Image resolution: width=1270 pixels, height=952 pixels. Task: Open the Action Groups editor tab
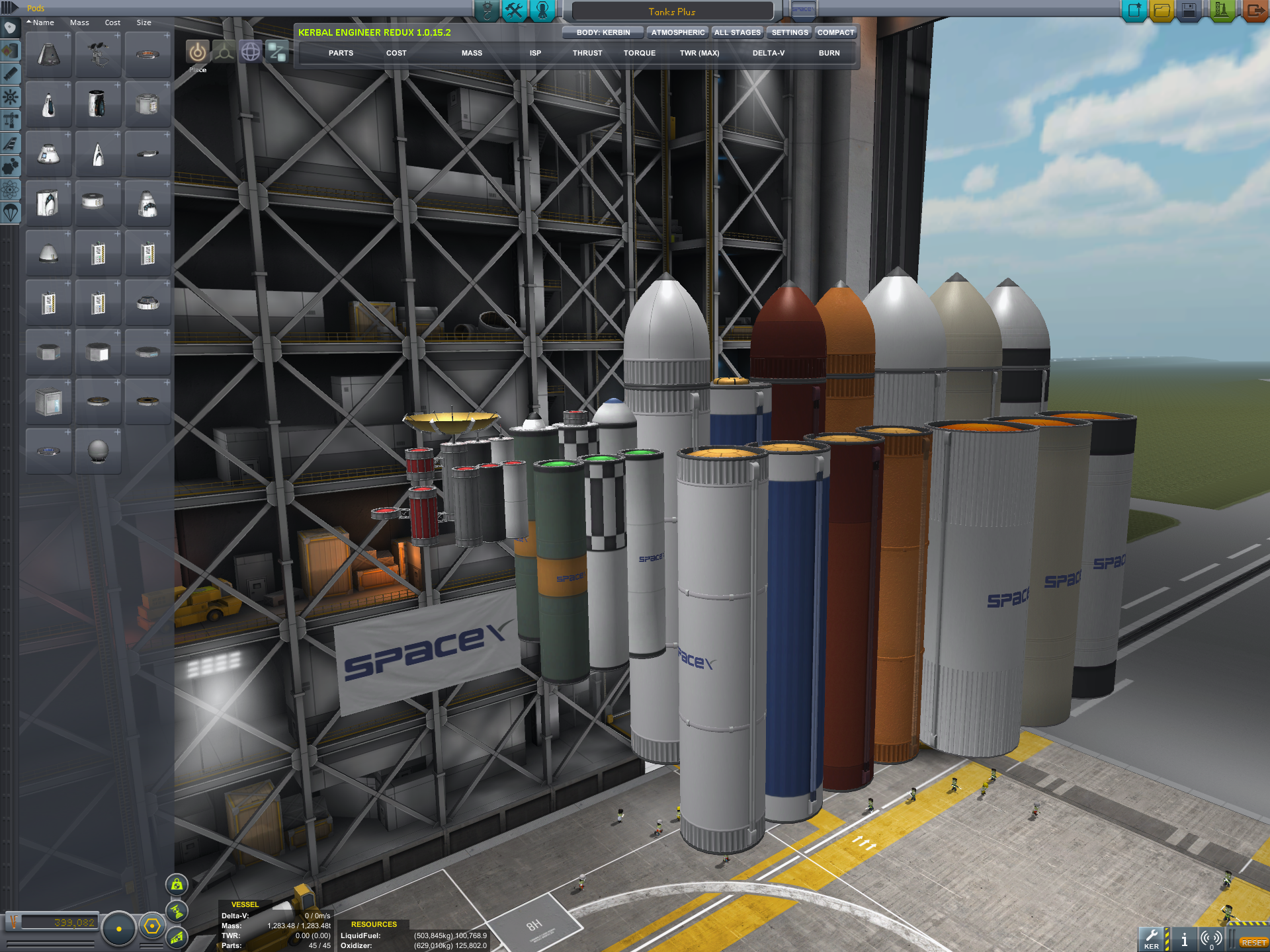pos(514,11)
